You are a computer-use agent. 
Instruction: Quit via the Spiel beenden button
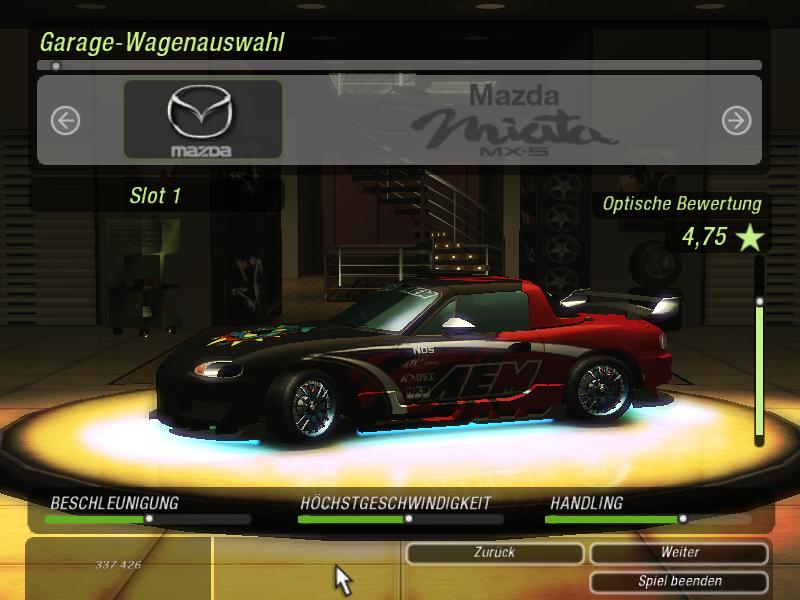click(x=679, y=581)
